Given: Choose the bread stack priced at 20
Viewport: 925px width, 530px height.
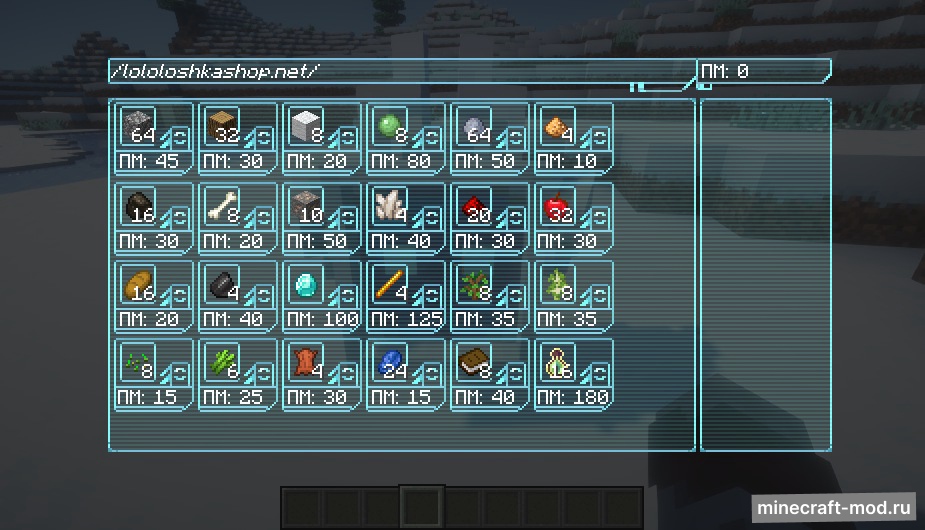Looking at the screenshot, I should 138,286.
